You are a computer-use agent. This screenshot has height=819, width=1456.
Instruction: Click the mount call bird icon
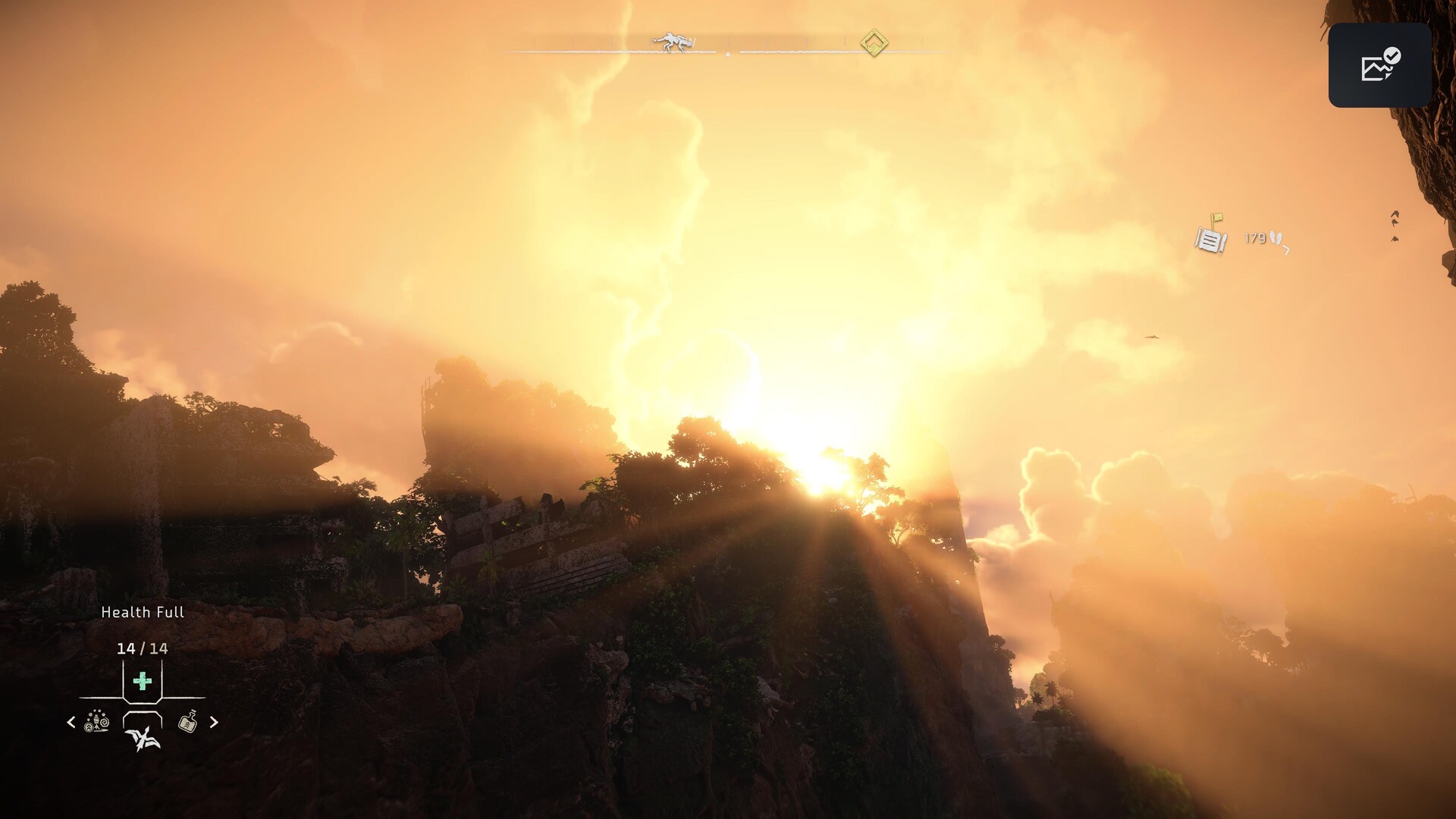(143, 738)
